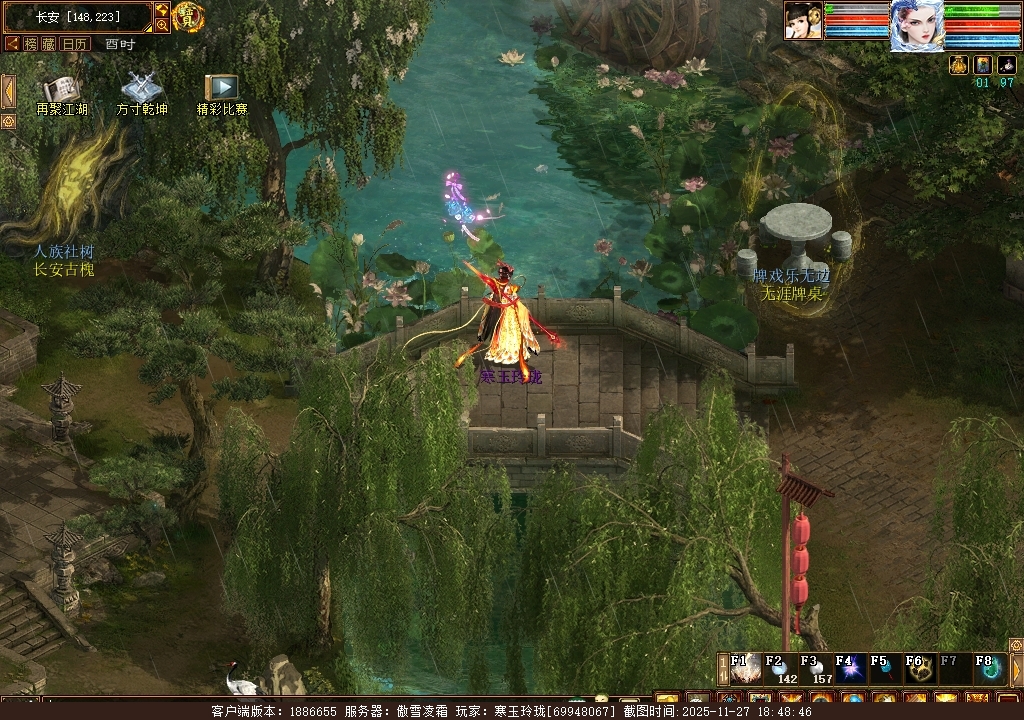Image resolution: width=1024 pixels, height=720 pixels.
Task: Click the magnifier map search button
Action: pyautogui.click(x=162, y=25)
